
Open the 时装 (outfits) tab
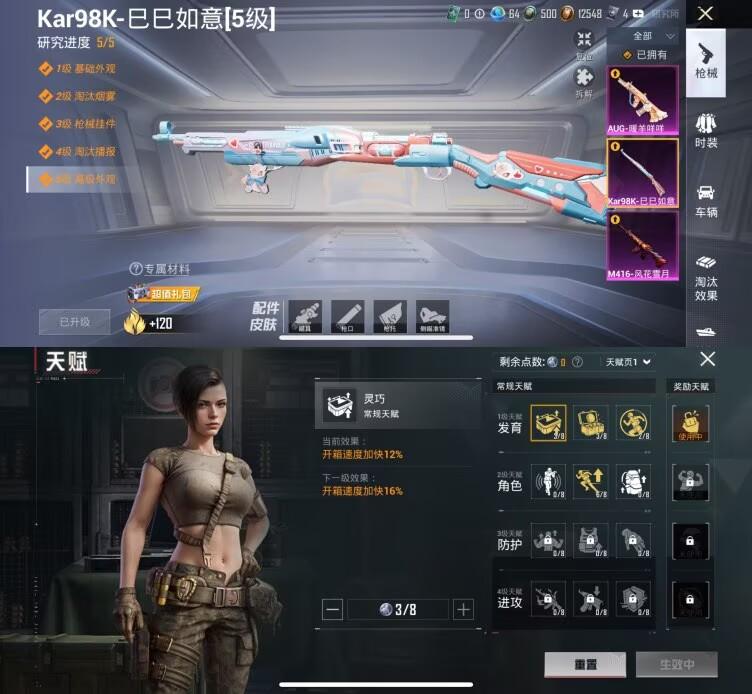706,129
